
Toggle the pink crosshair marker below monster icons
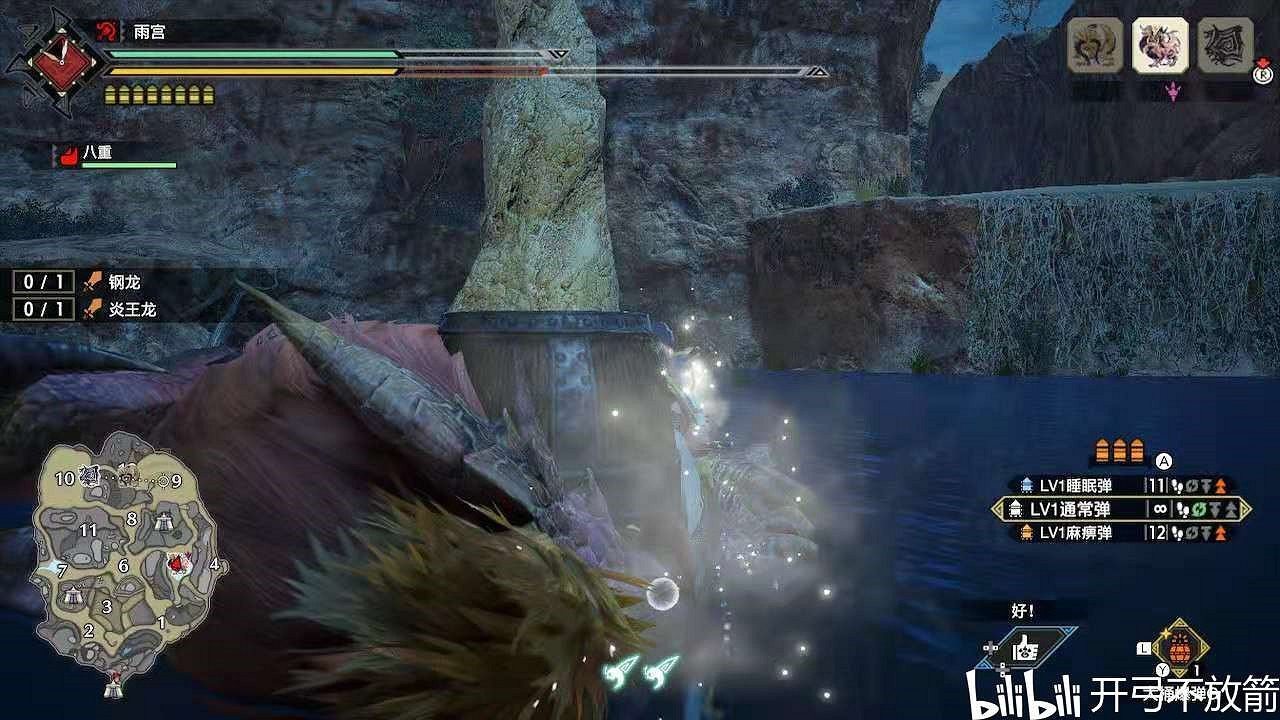coord(1172,91)
